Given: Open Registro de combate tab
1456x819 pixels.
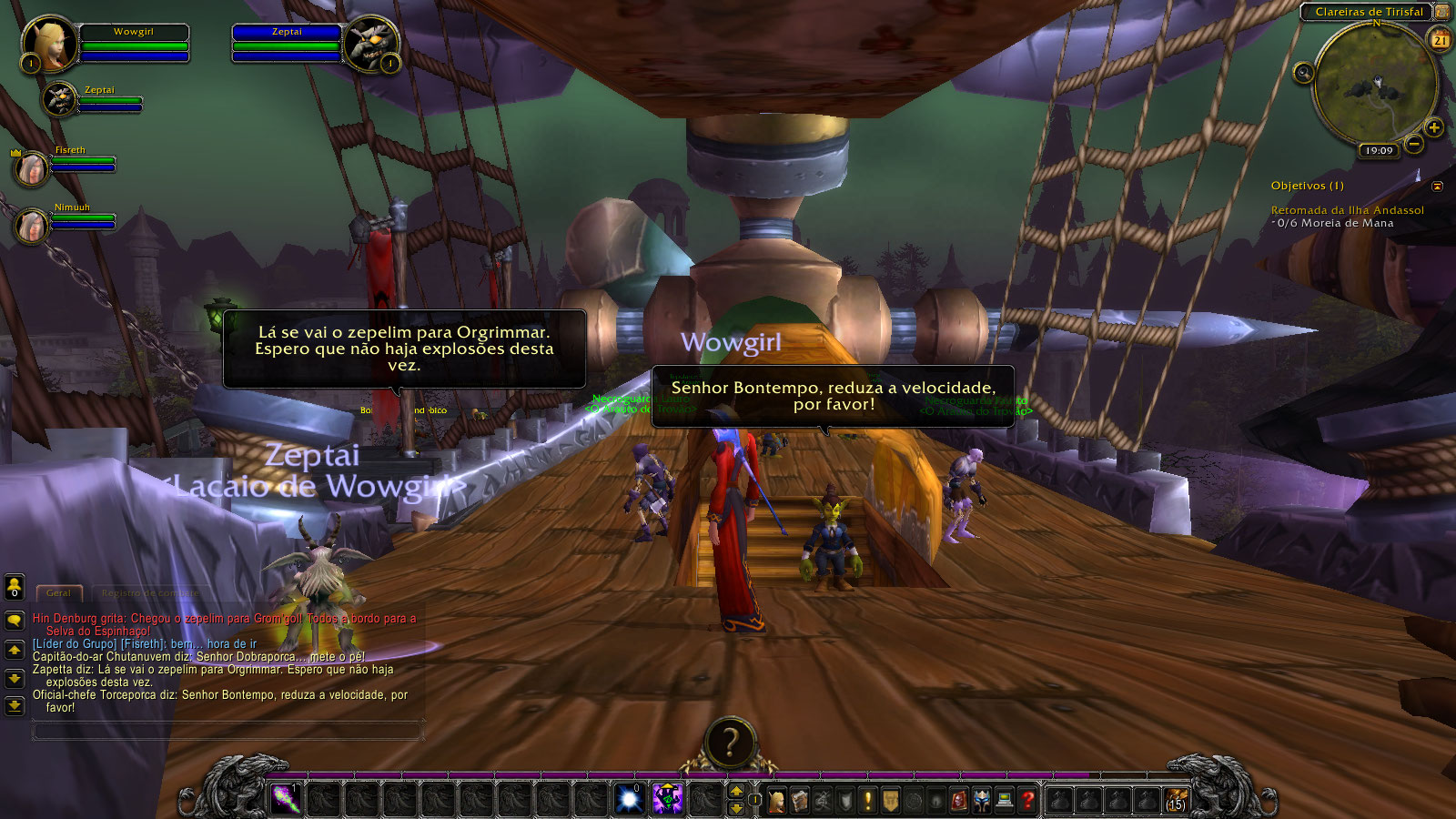Looking at the screenshot, I should [x=150, y=593].
